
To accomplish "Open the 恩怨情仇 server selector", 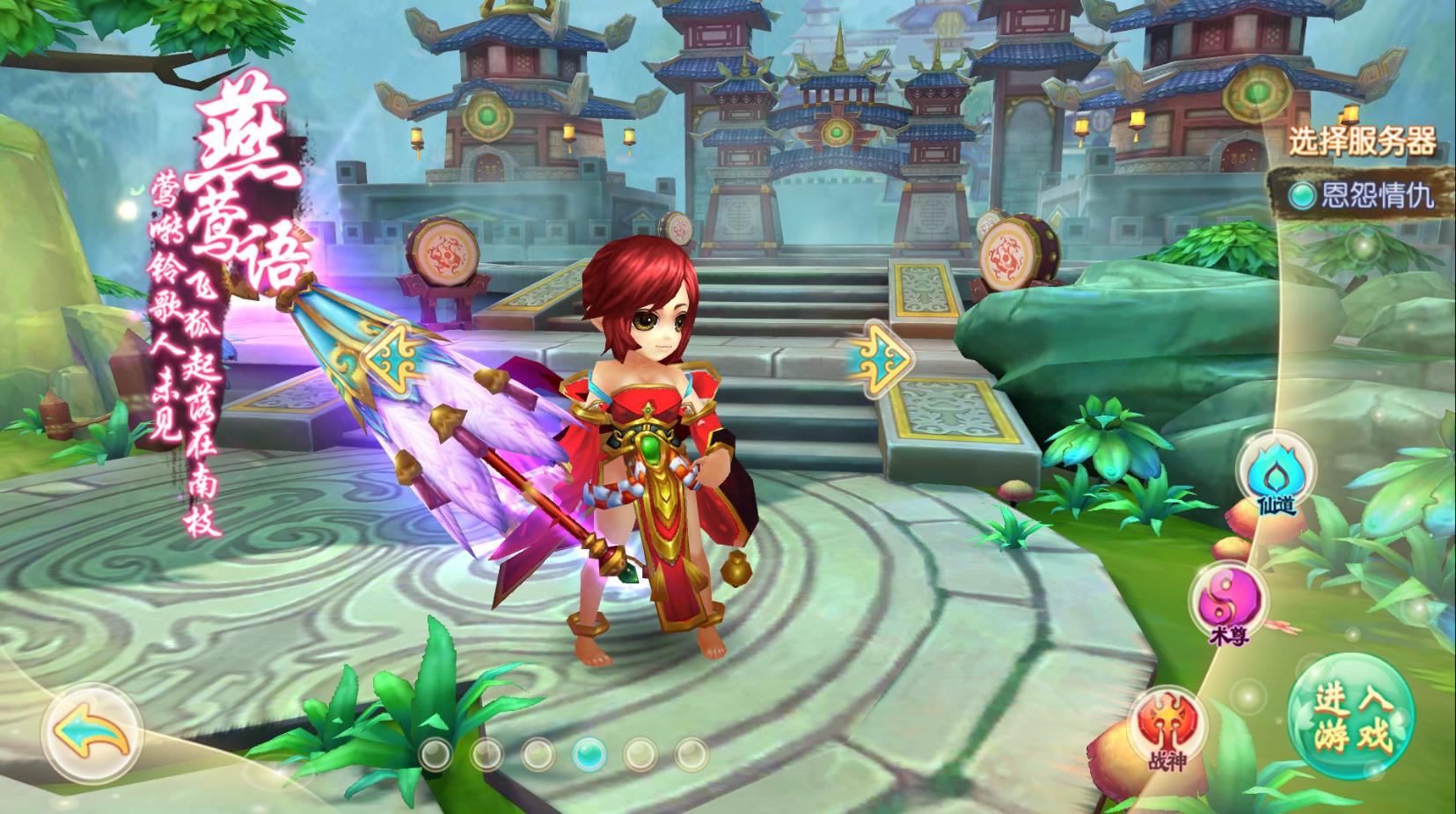I will (1361, 194).
